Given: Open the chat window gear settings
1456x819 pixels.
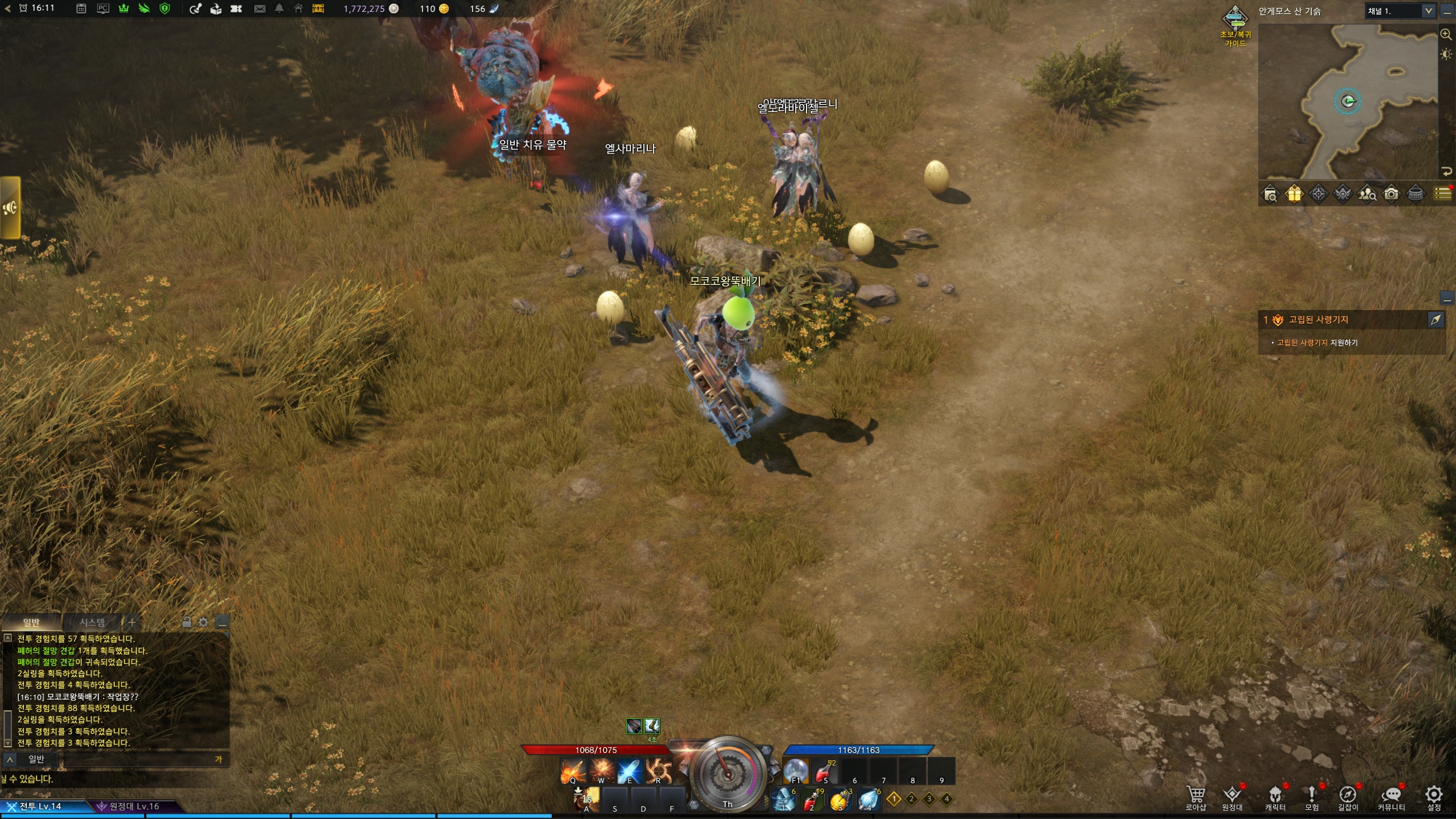Looking at the screenshot, I should 203,622.
